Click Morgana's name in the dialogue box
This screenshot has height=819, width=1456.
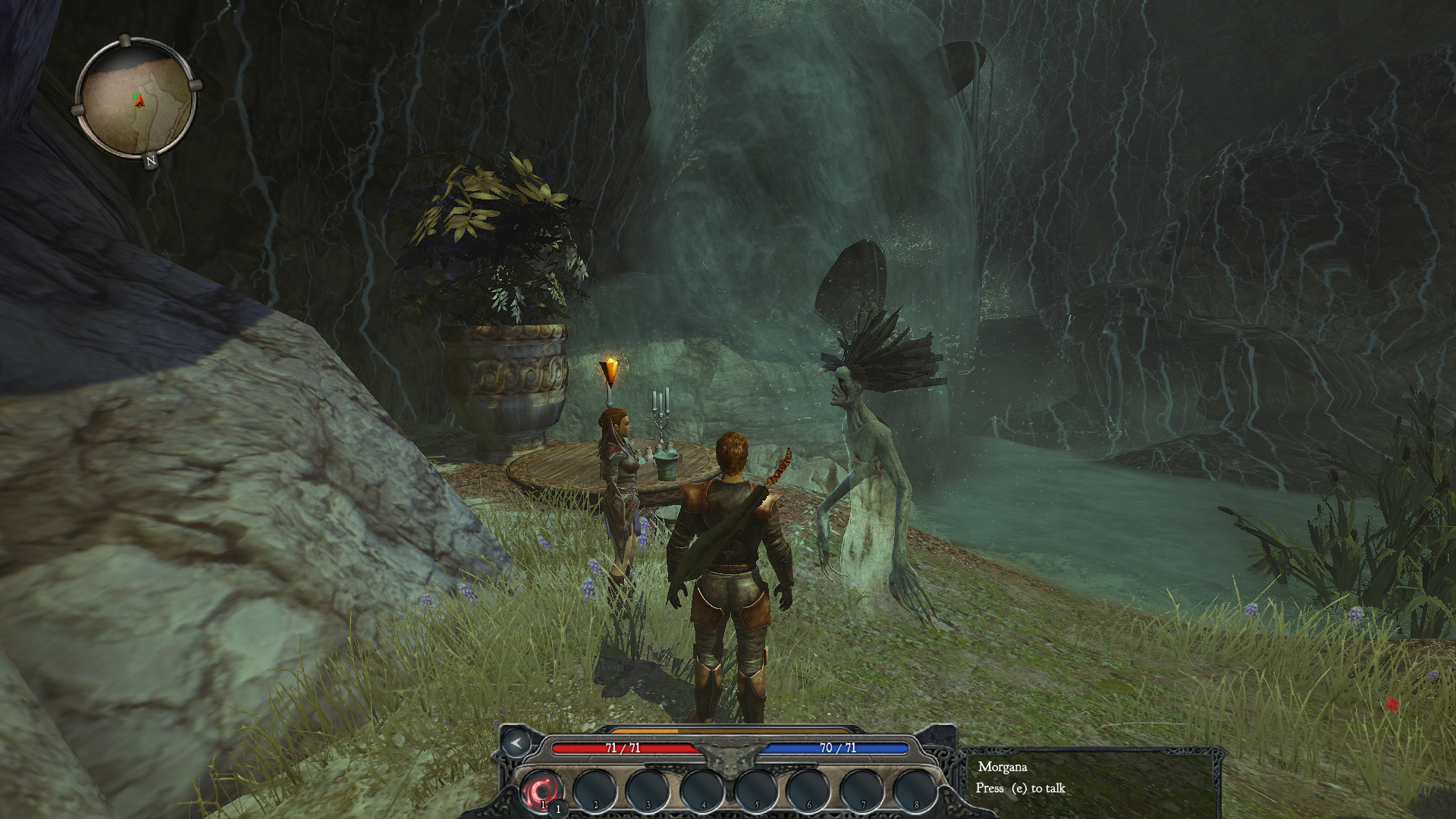tap(1003, 767)
